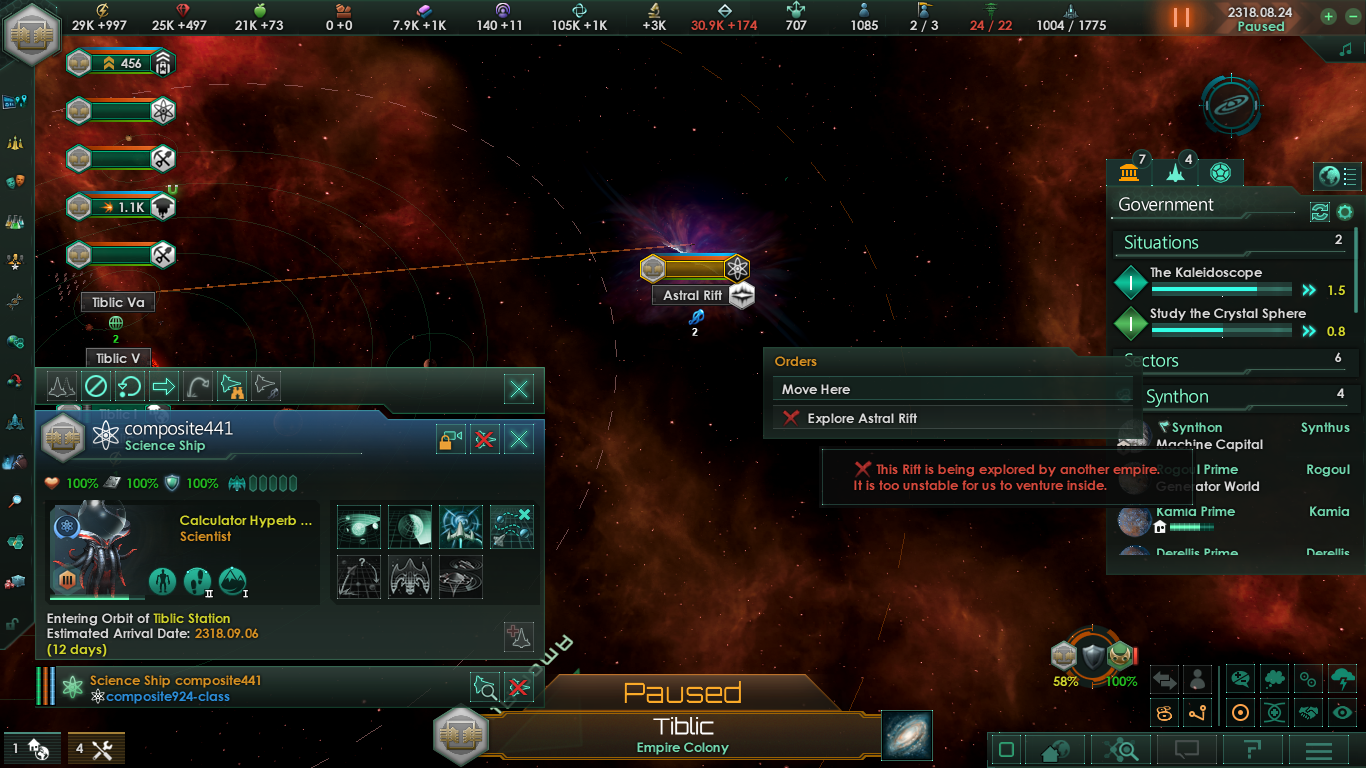Increase game speed with the plus button
The height and width of the screenshot is (768, 1366).
1328,16
